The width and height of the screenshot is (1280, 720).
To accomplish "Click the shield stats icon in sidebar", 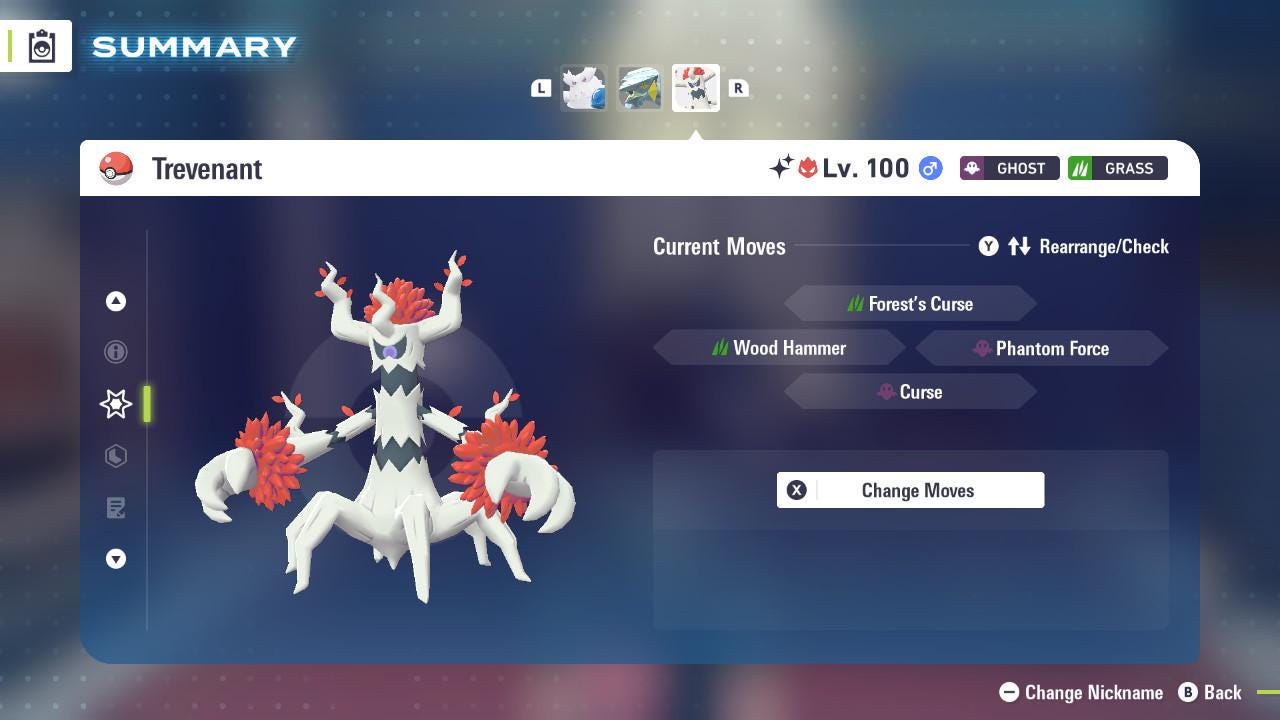I will click(116, 456).
